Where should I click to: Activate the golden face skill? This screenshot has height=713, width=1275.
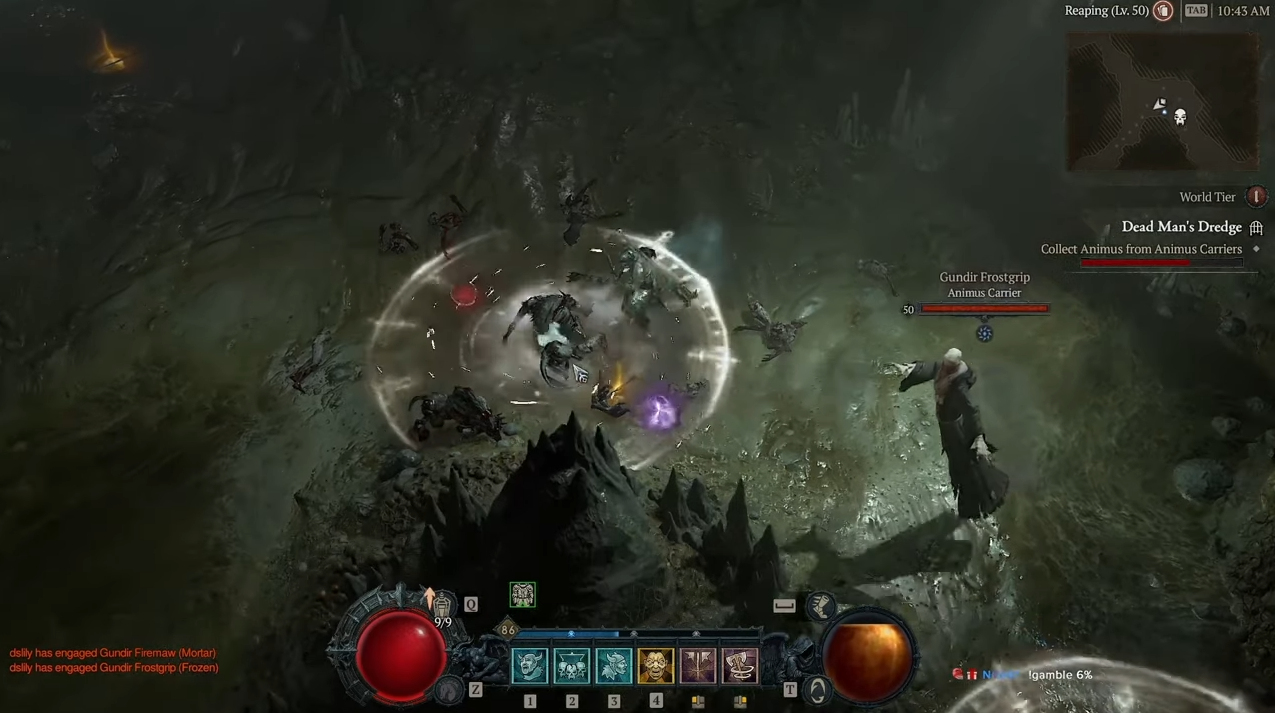click(656, 666)
